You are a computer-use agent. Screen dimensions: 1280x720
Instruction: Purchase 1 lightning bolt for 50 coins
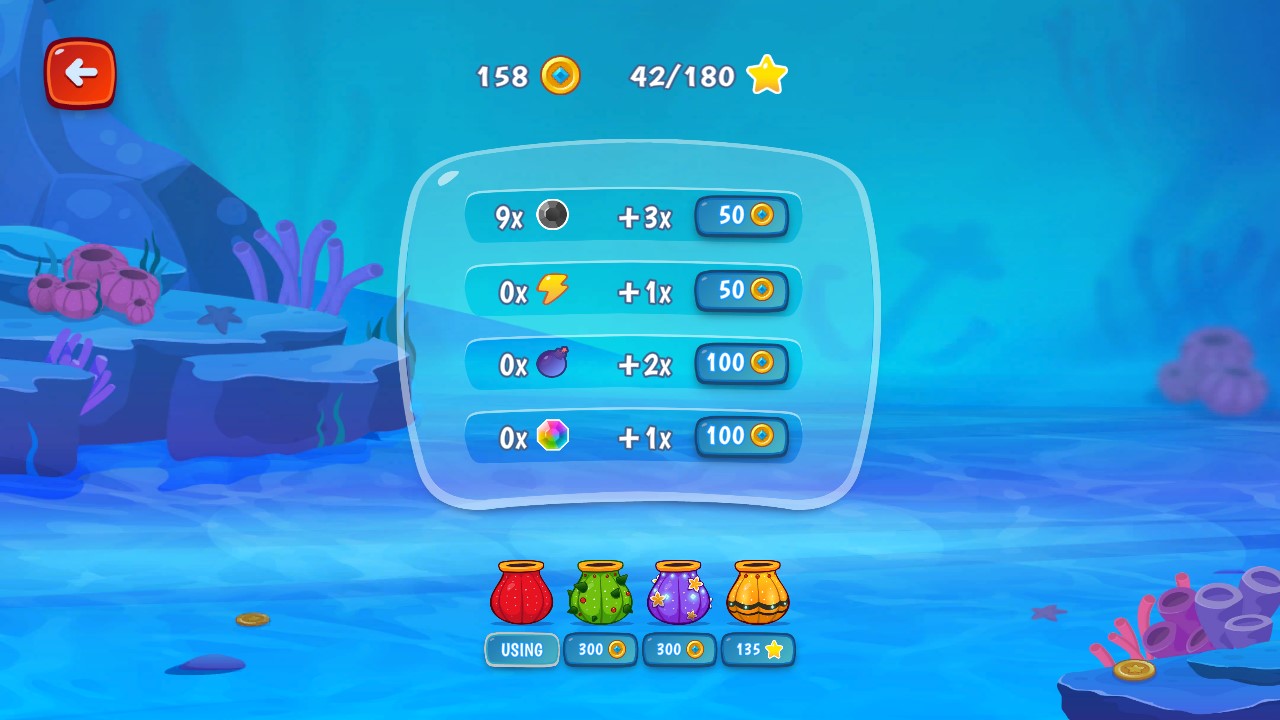pos(742,291)
